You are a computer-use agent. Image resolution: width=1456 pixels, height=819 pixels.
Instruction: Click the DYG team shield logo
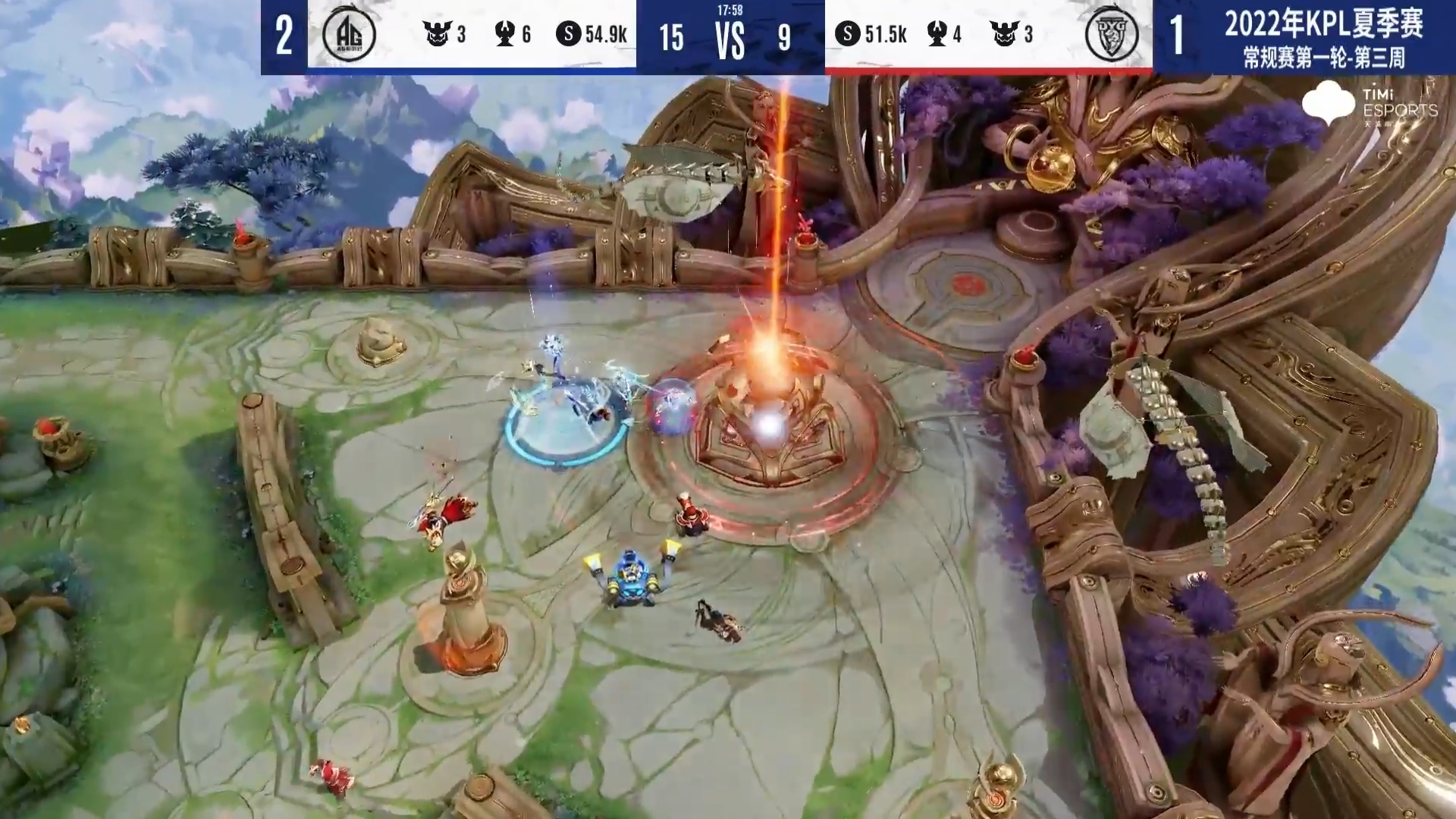1110,35
